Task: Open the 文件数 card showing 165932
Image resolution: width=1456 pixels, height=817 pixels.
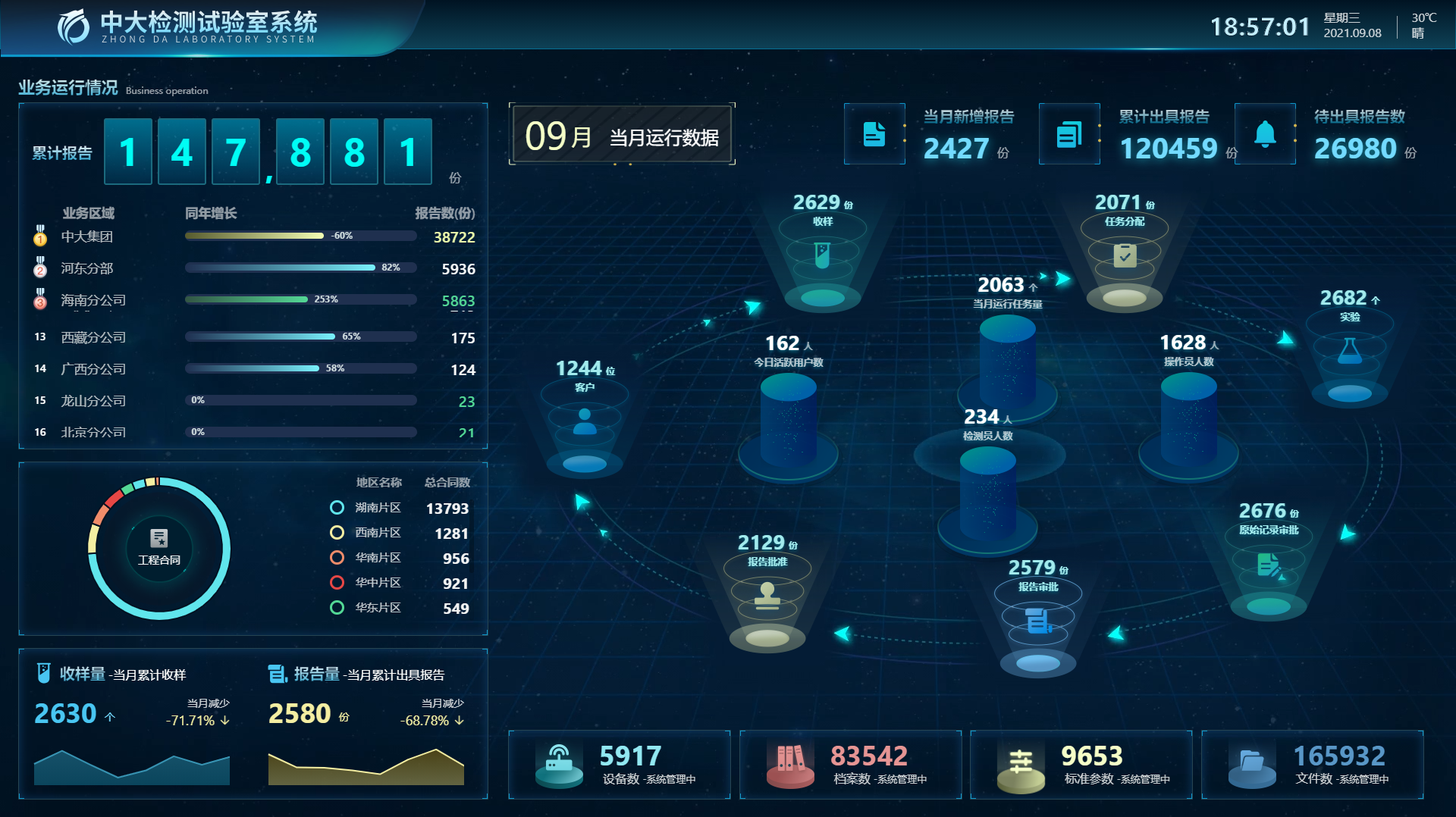Action: click(1312, 764)
